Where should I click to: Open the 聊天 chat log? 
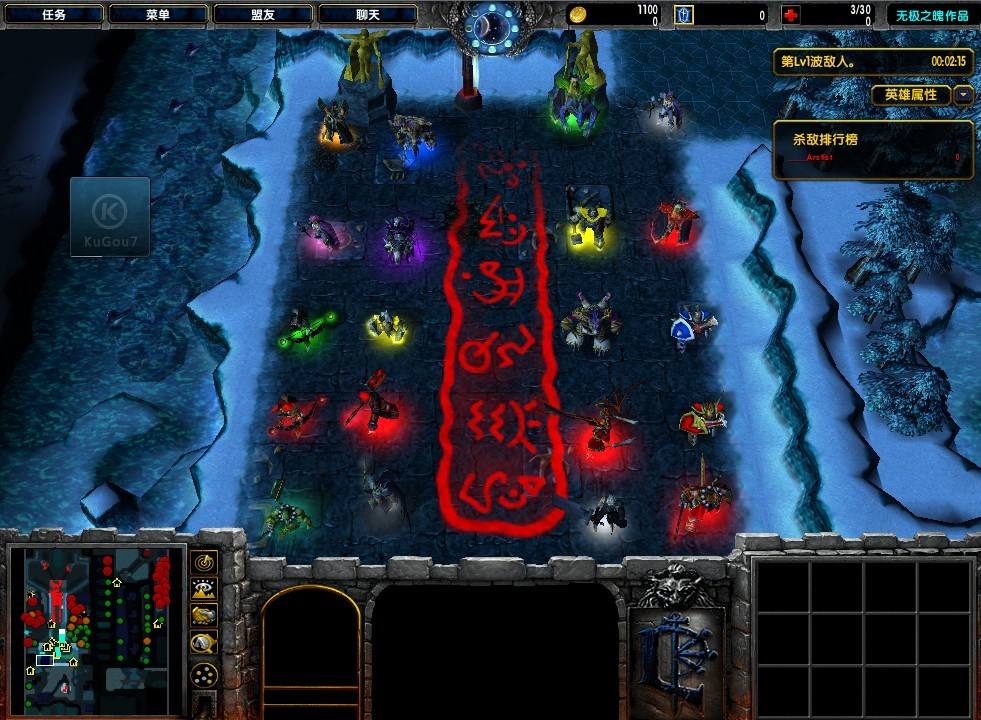pos(367,15)
